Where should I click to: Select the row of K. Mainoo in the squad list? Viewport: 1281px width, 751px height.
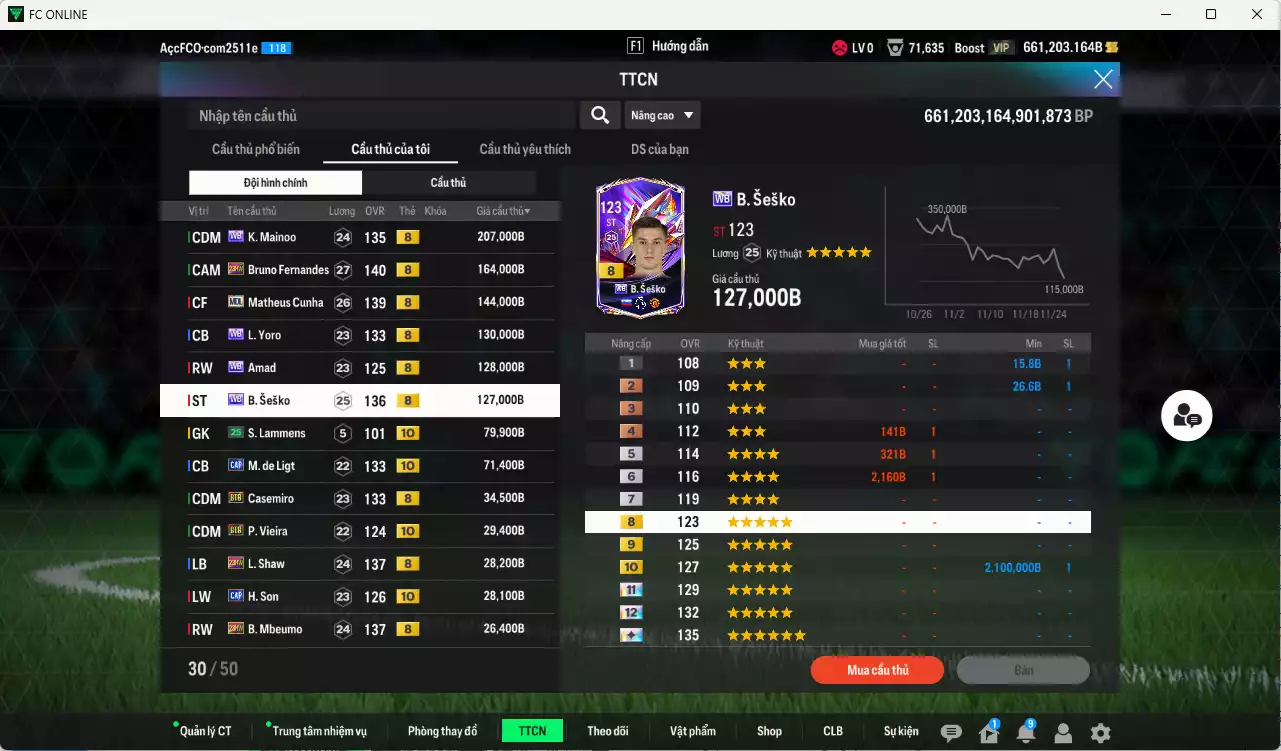pyautogui.click(x=360, y=237)
